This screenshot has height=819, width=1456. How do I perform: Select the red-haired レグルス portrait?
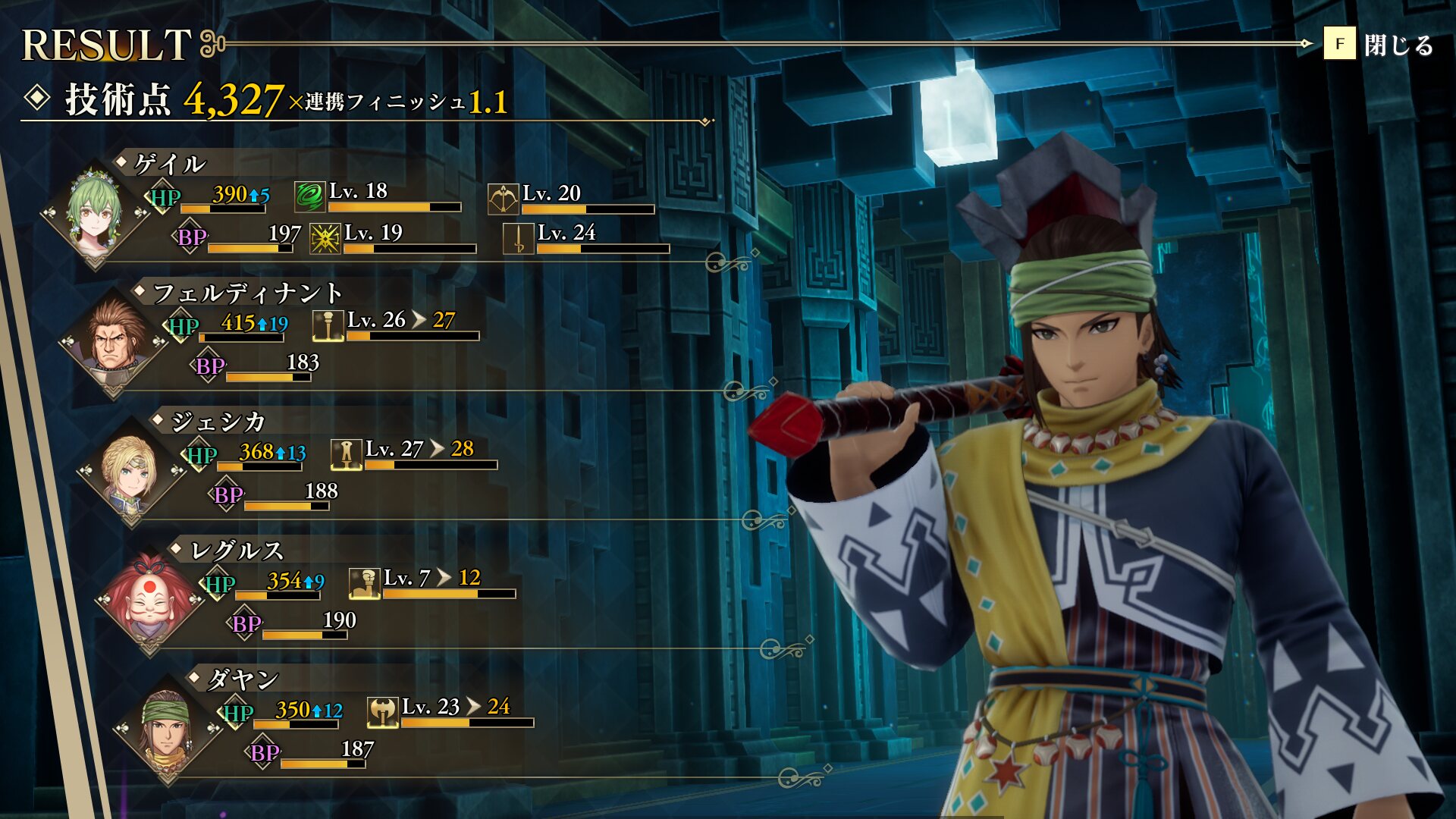[149, 601]
